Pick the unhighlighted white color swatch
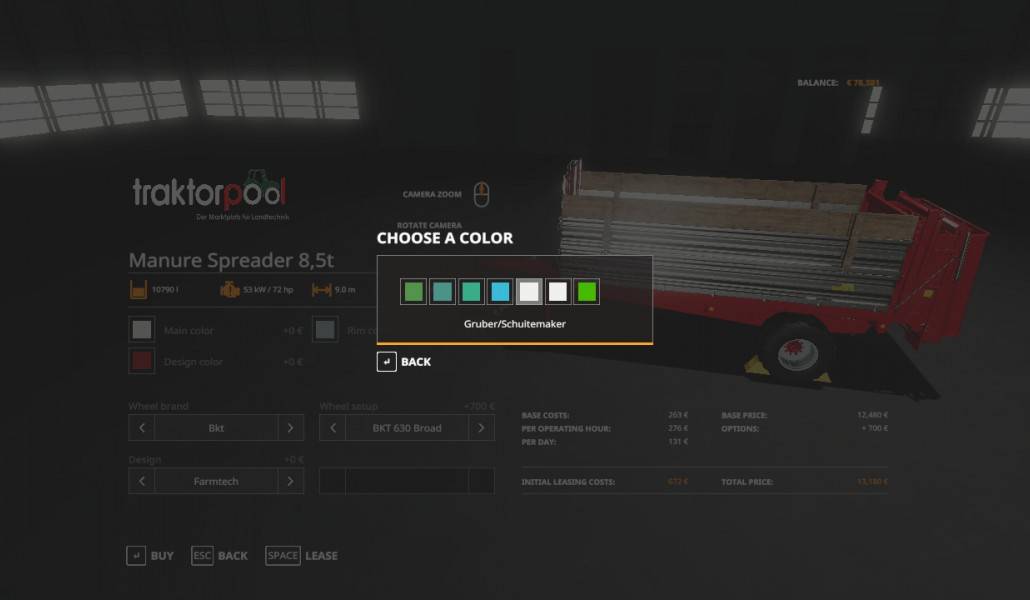1030x600 pixels. point(558,291)
